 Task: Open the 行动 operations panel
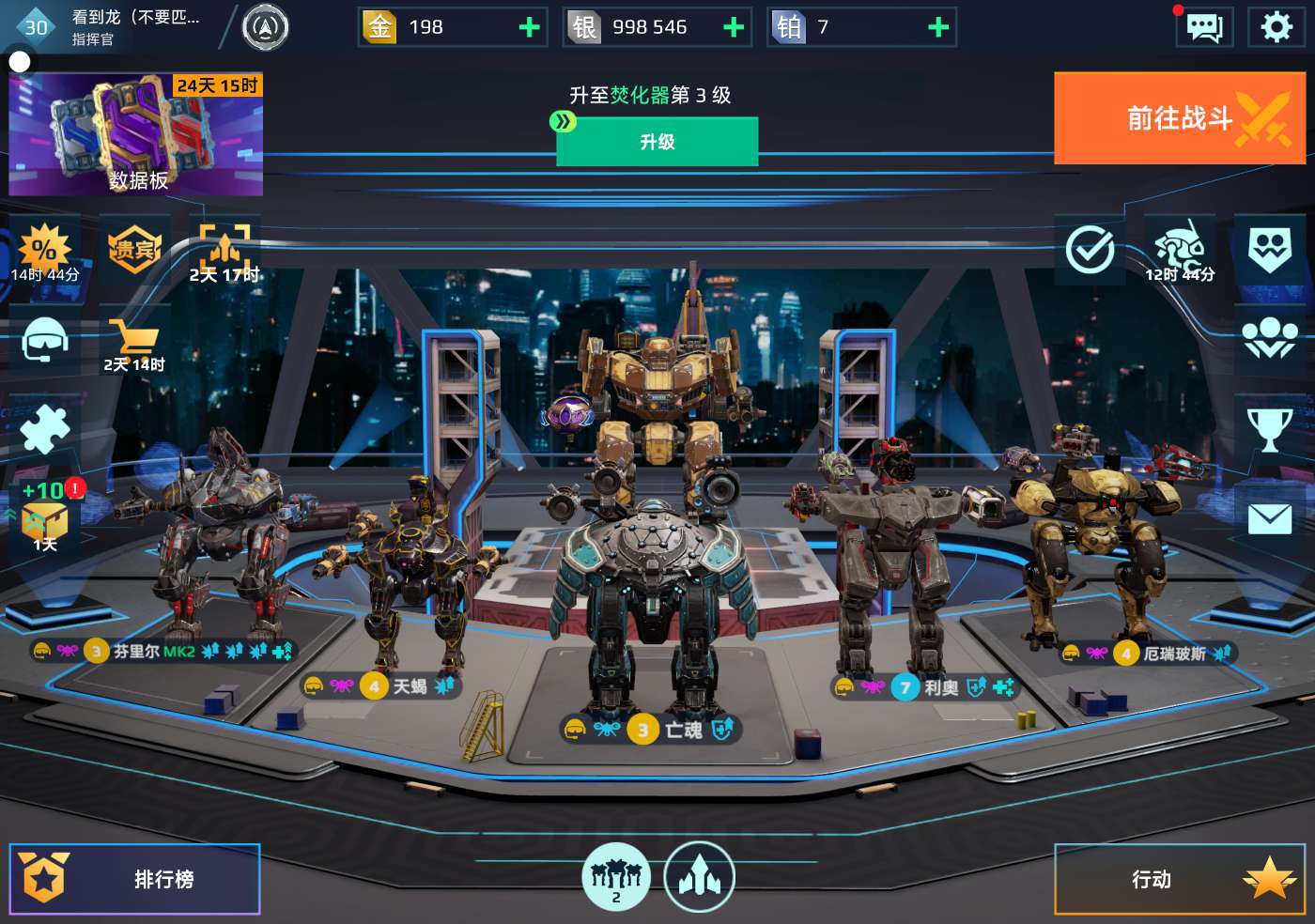click(1179, 879)
